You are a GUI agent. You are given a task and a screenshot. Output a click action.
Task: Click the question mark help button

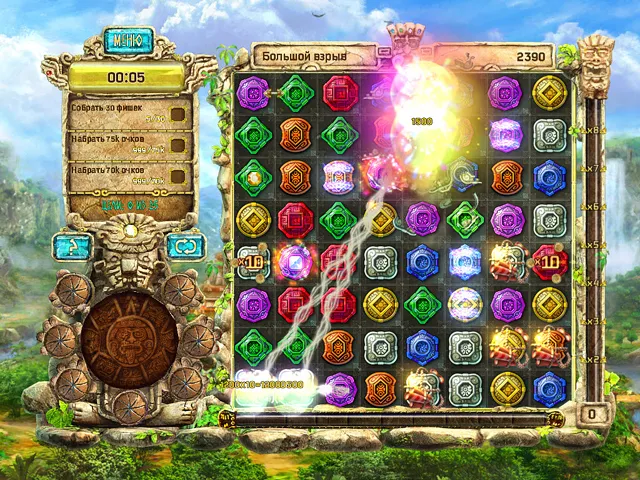pos(74,246)
